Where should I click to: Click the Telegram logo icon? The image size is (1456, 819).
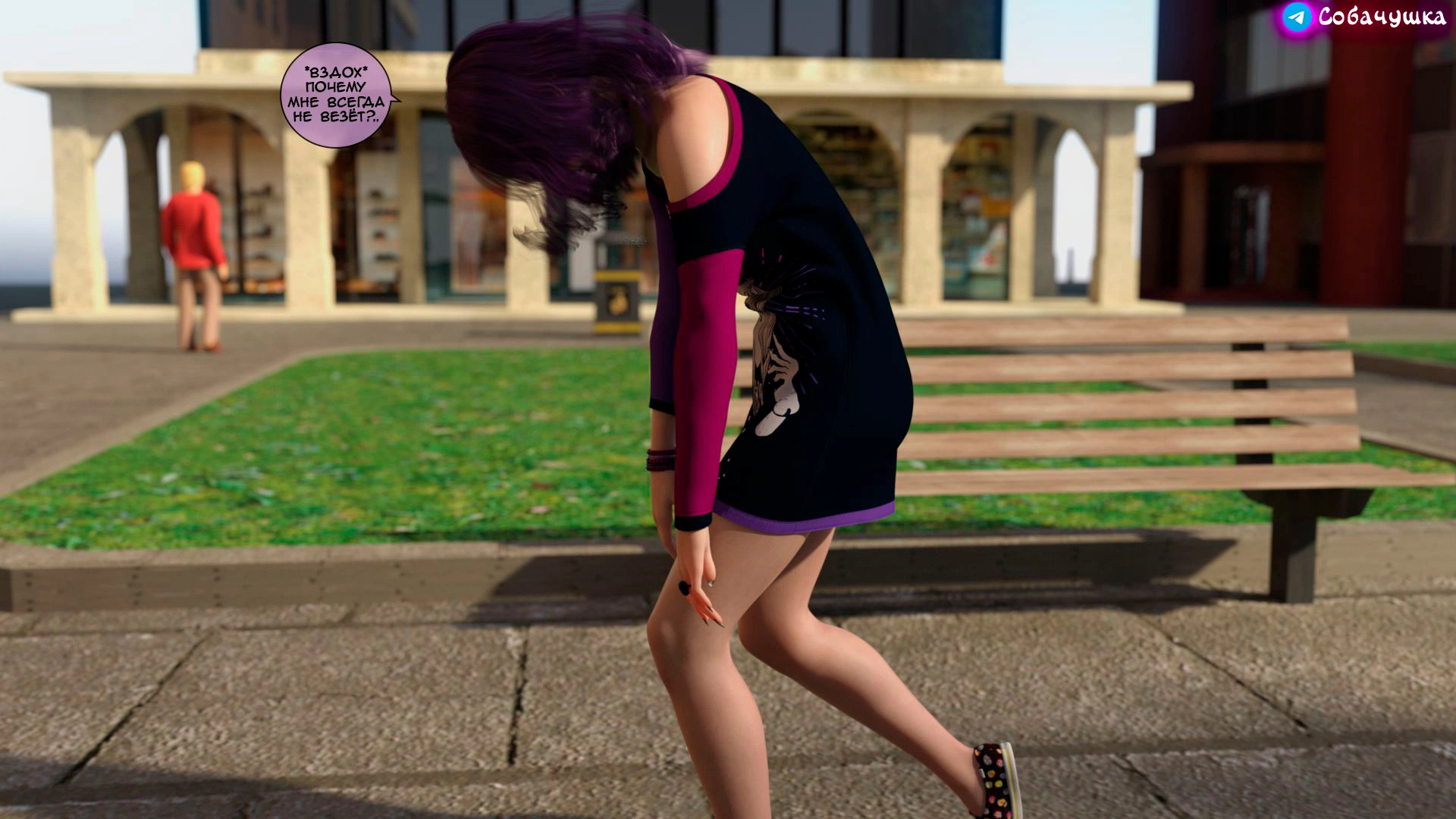1297,17
